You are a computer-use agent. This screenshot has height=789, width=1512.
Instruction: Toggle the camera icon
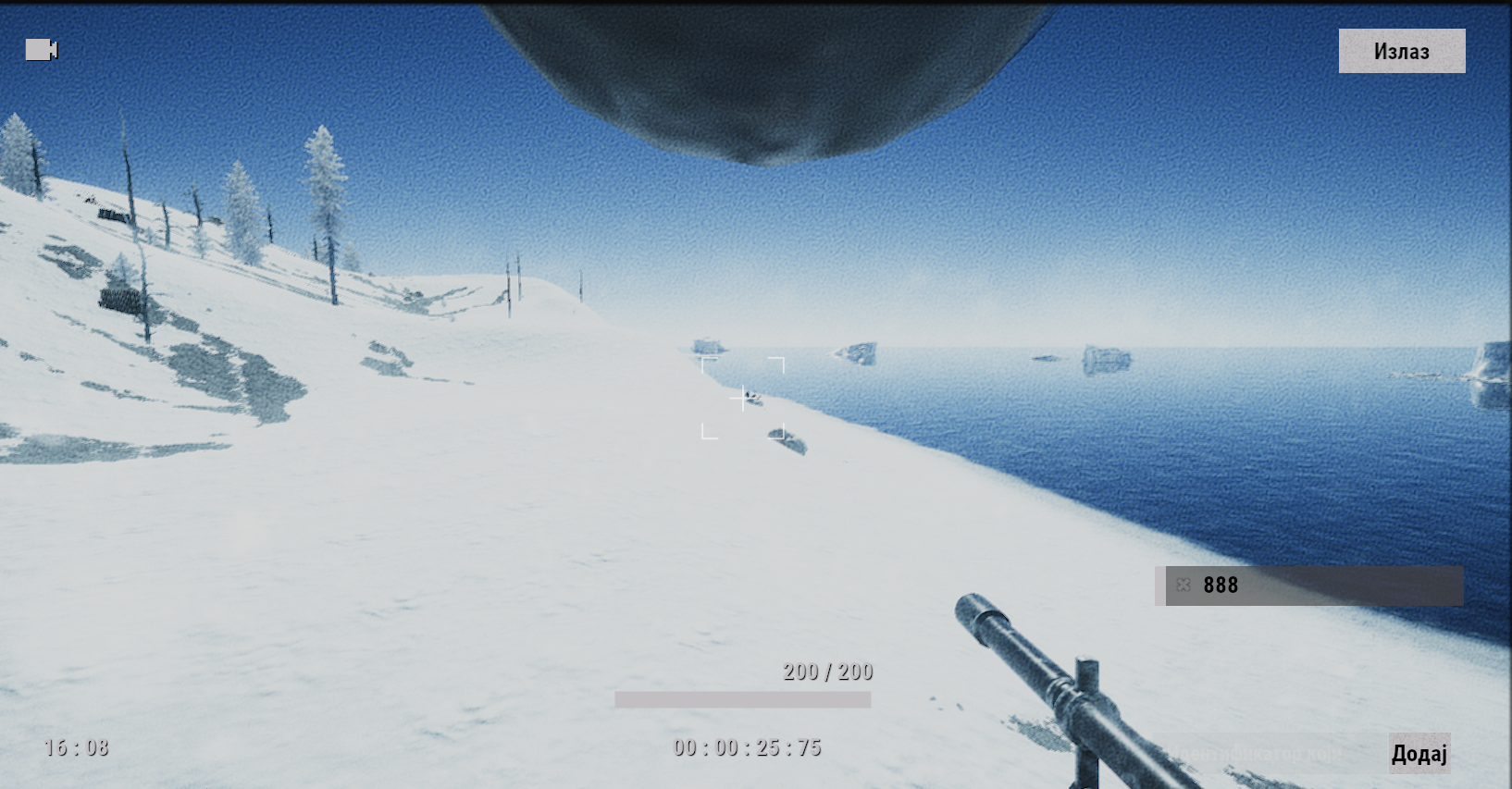click(42, 49)
